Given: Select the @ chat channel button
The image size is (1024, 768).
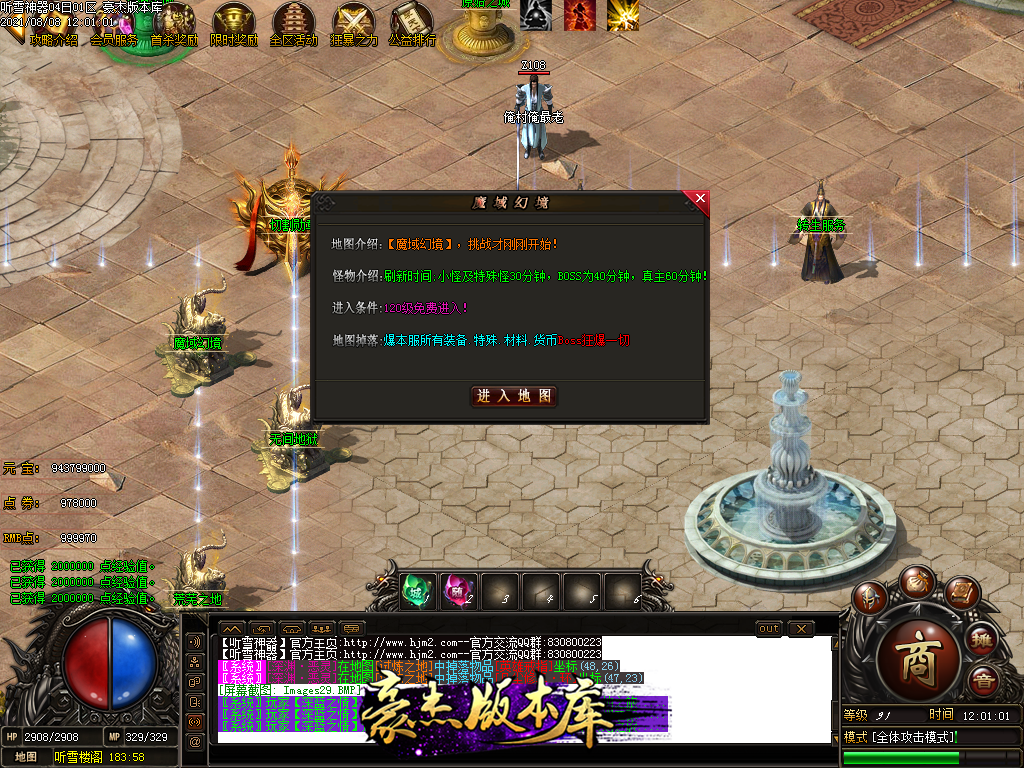Looking at the screenshot, I should point(195,740).
